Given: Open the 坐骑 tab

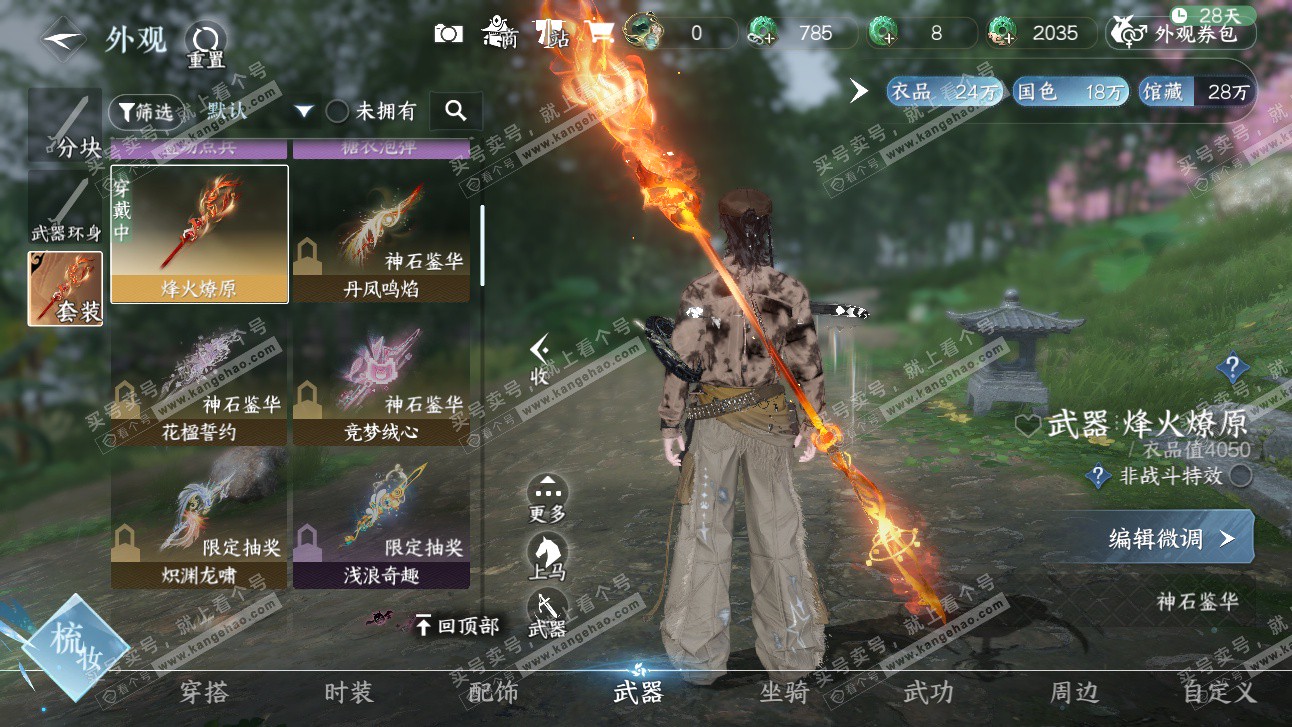Looking at the screenshot, I should click(784, 692).
